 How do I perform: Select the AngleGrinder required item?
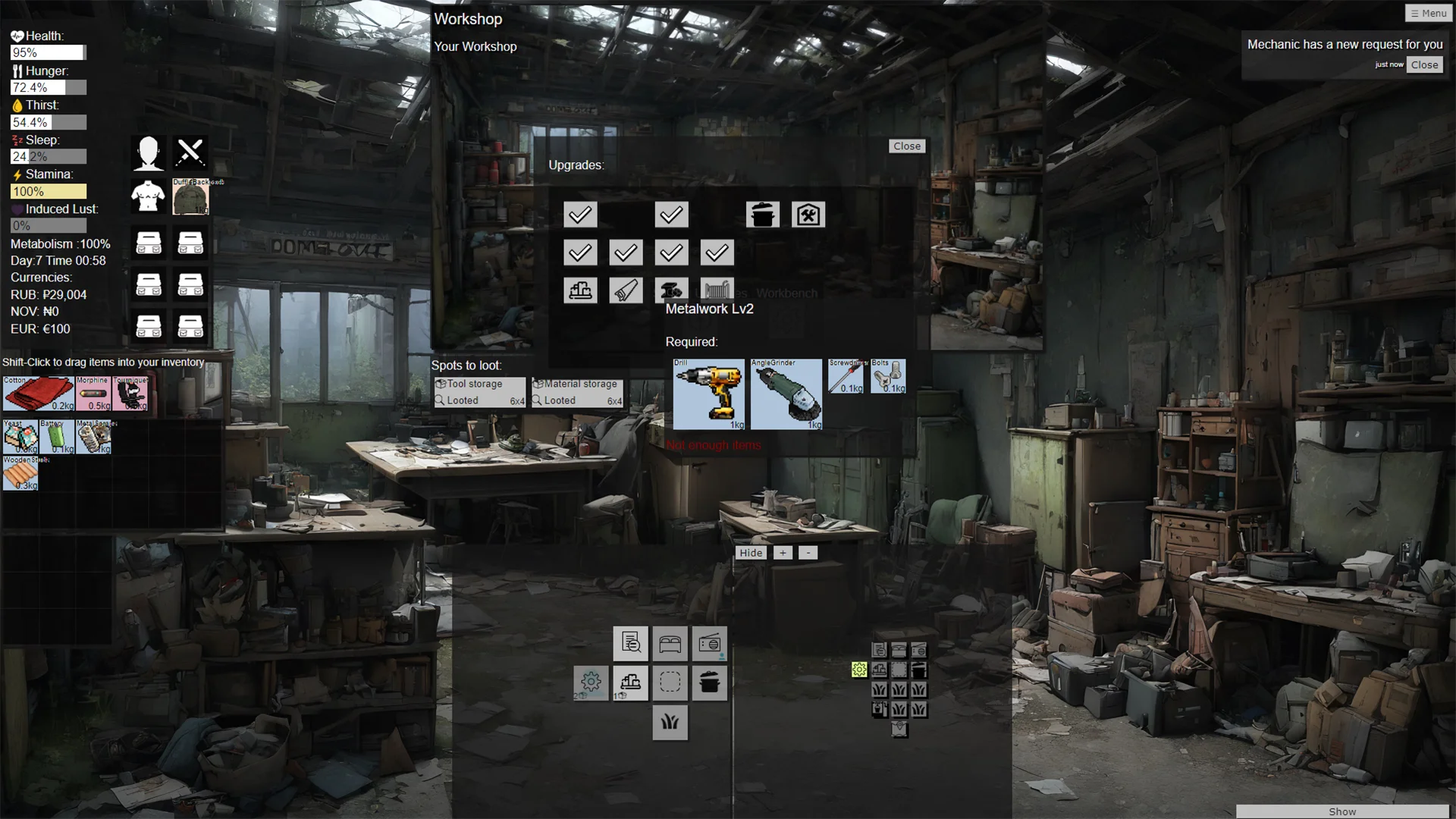click(x=786, y=394)
